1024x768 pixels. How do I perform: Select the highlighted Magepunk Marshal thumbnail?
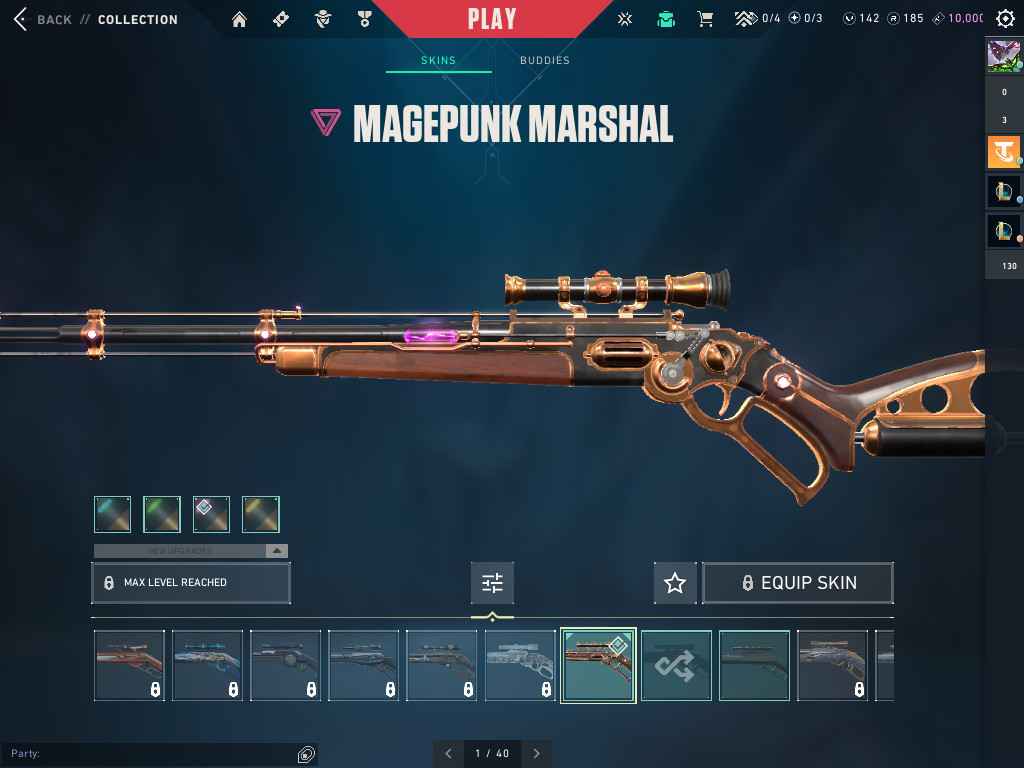pos(598,665)
